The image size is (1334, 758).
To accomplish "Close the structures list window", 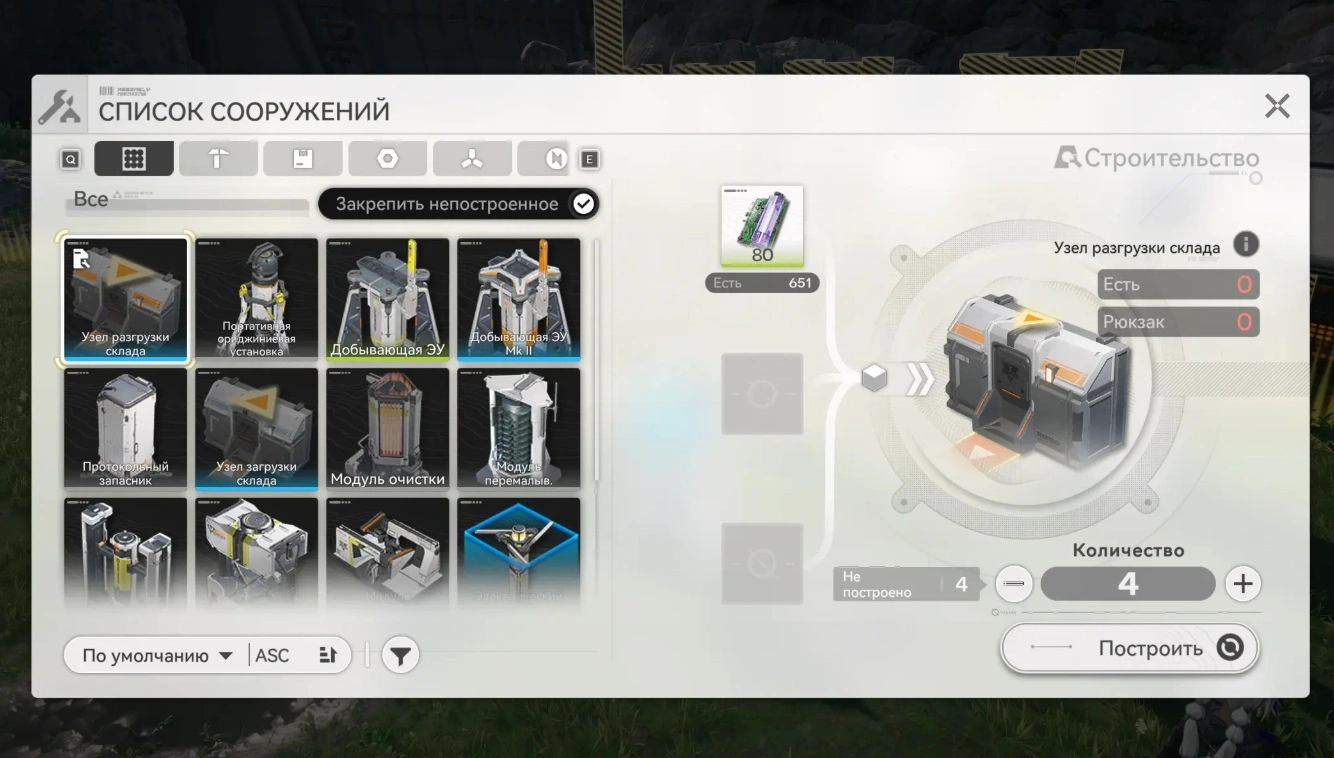I will coord(1277,106).
